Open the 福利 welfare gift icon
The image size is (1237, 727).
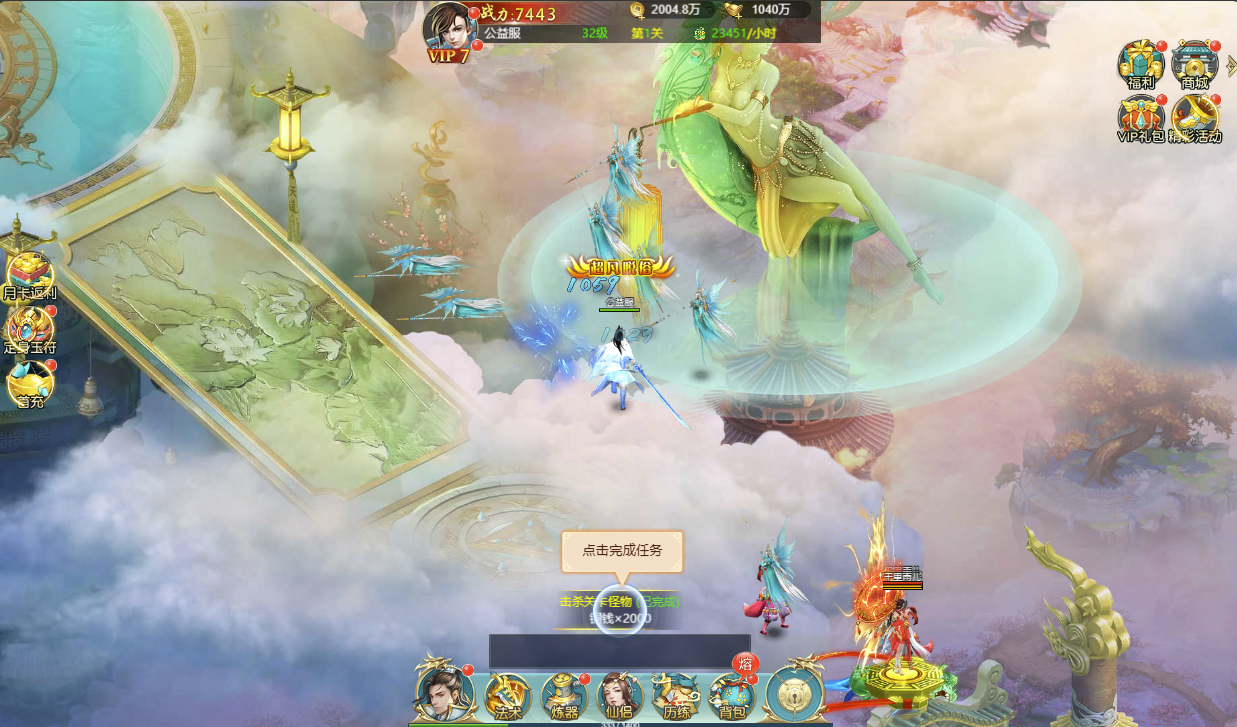1140,66
